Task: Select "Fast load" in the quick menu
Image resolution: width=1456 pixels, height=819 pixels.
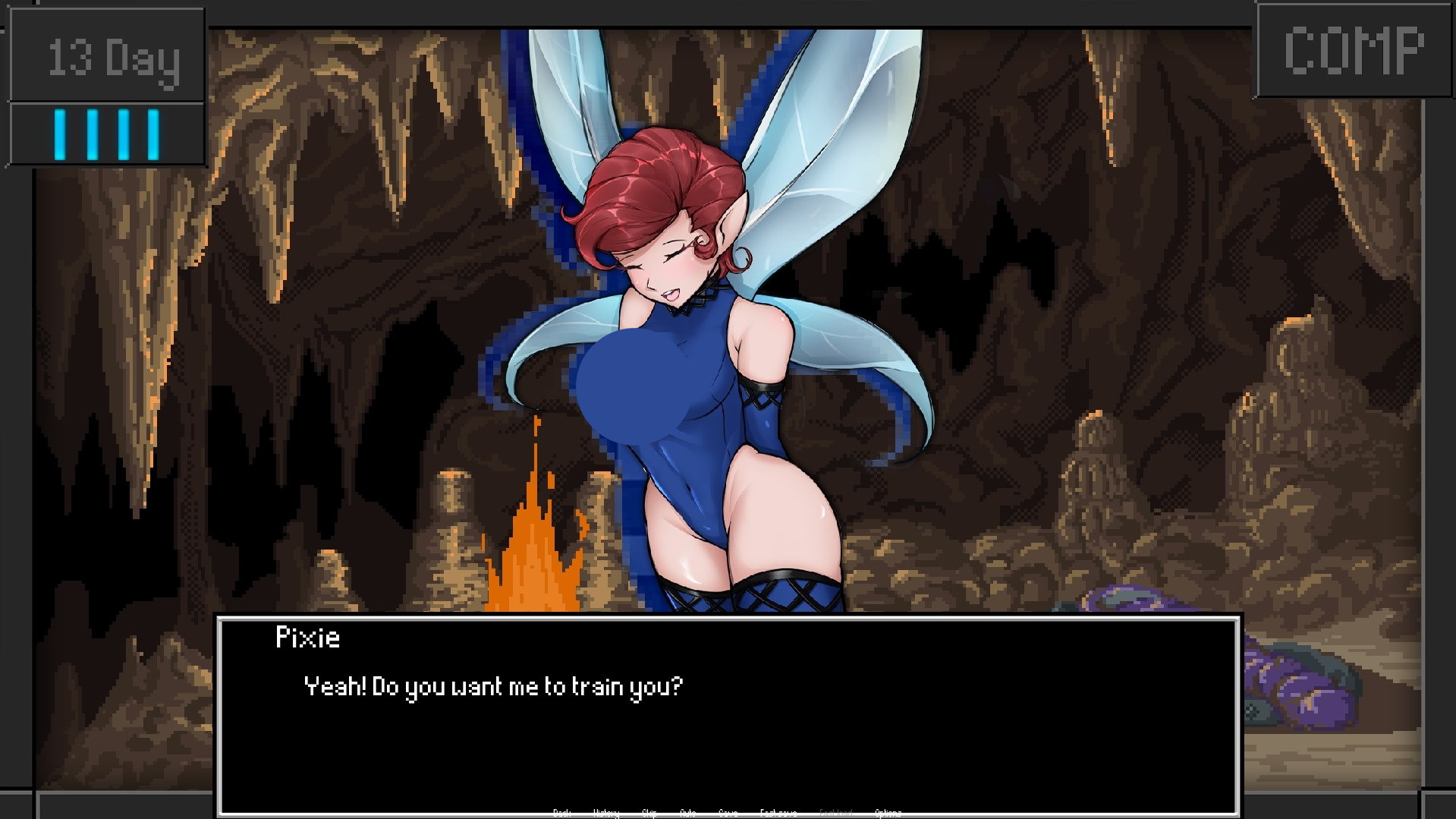Action: point(835,812)
